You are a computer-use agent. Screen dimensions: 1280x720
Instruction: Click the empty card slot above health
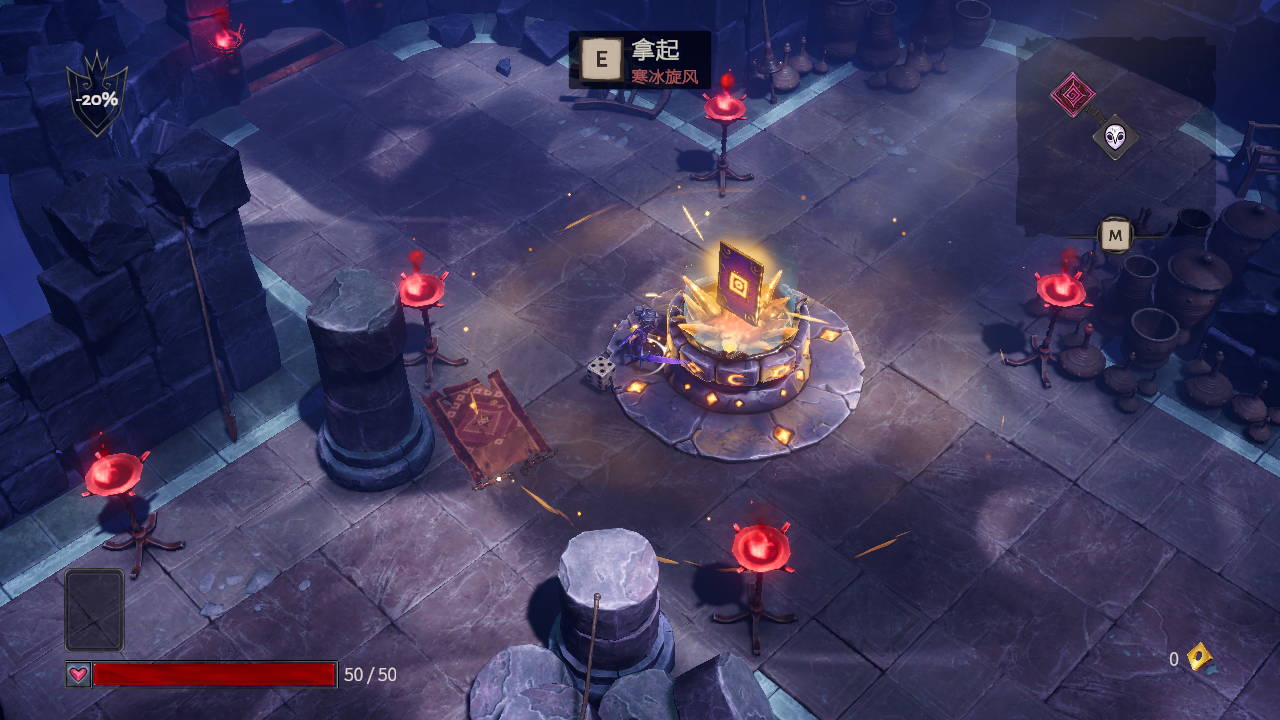pos(95,610)
